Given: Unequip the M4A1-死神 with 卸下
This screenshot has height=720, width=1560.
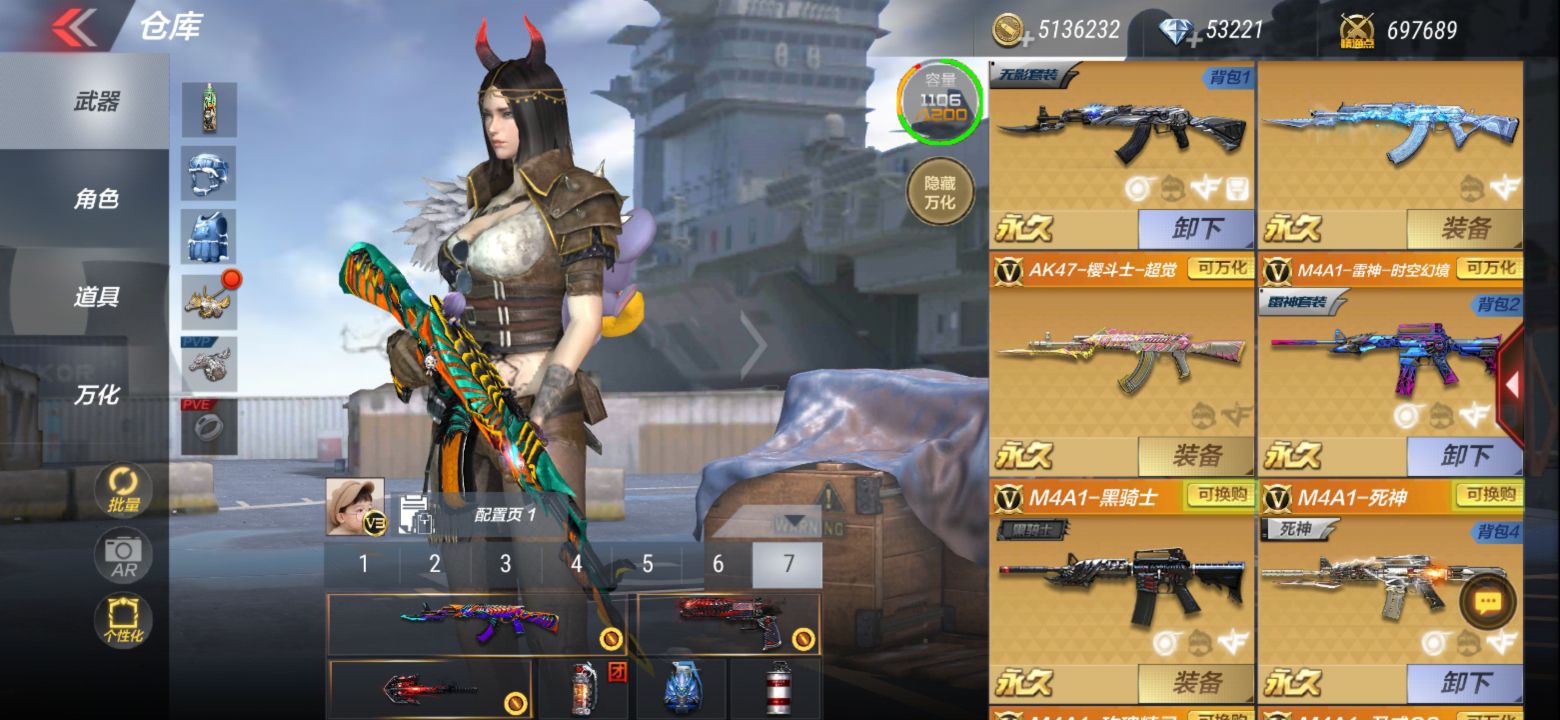Looking at the screenshot, I should [1465, 684].
